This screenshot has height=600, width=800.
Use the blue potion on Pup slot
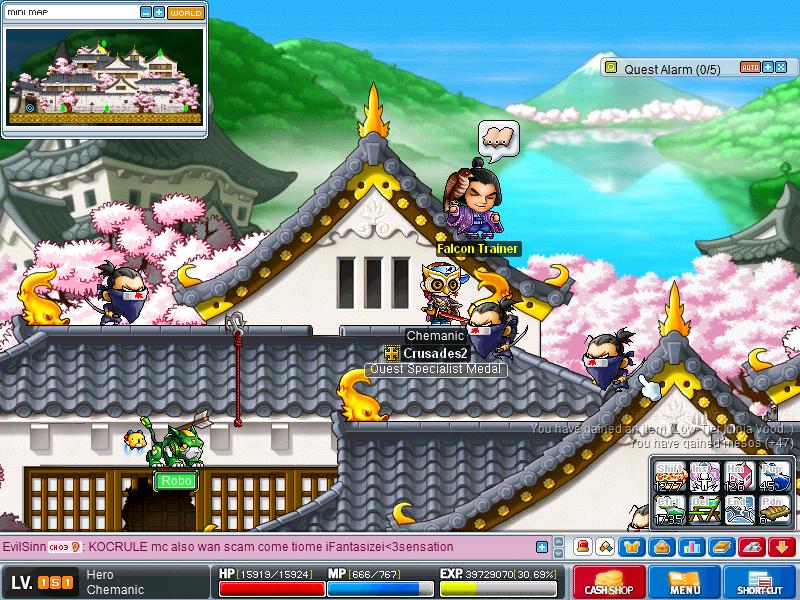coord(773,476)
